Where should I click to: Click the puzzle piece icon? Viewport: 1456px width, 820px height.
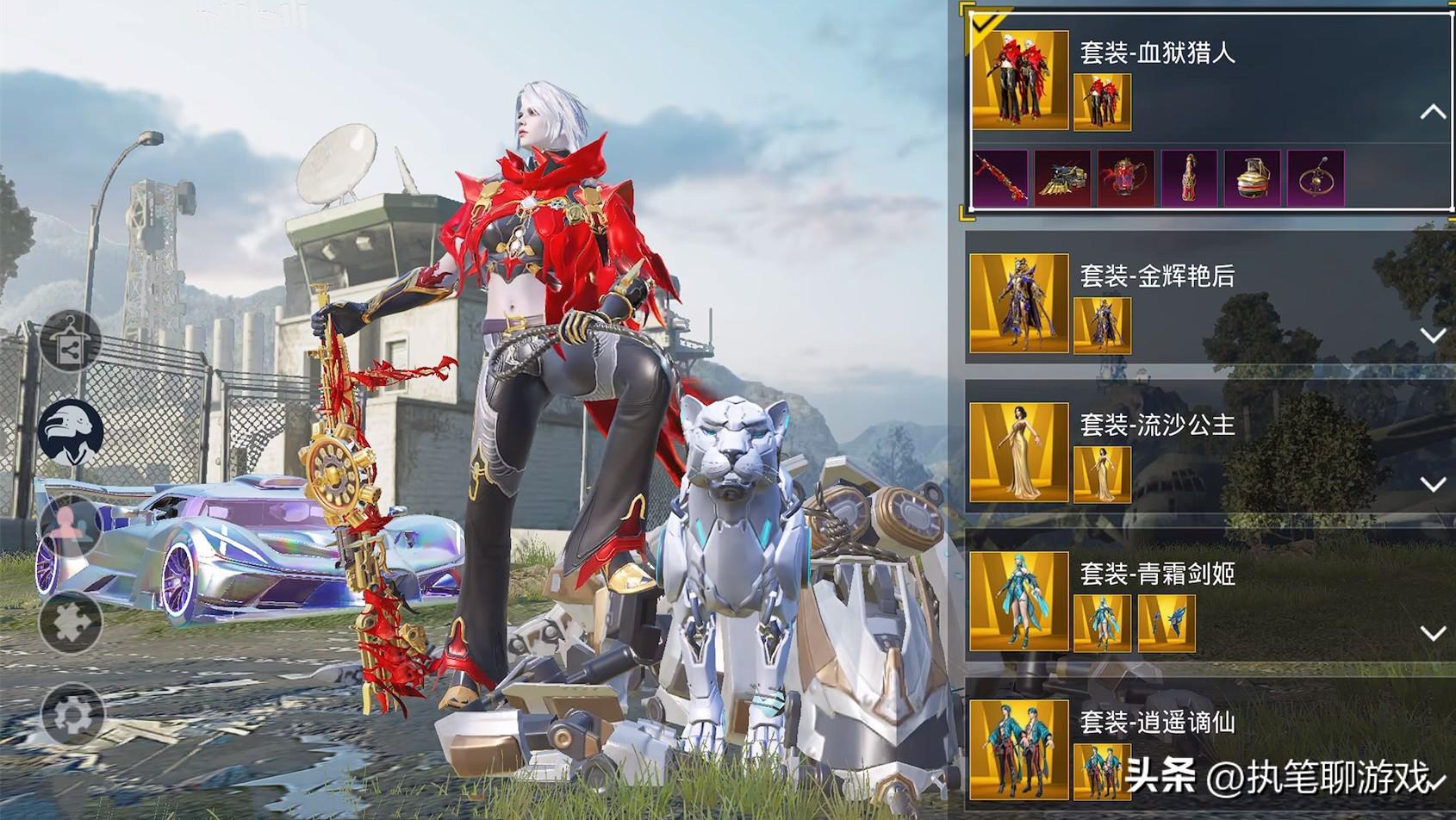(x=71, y=622)
